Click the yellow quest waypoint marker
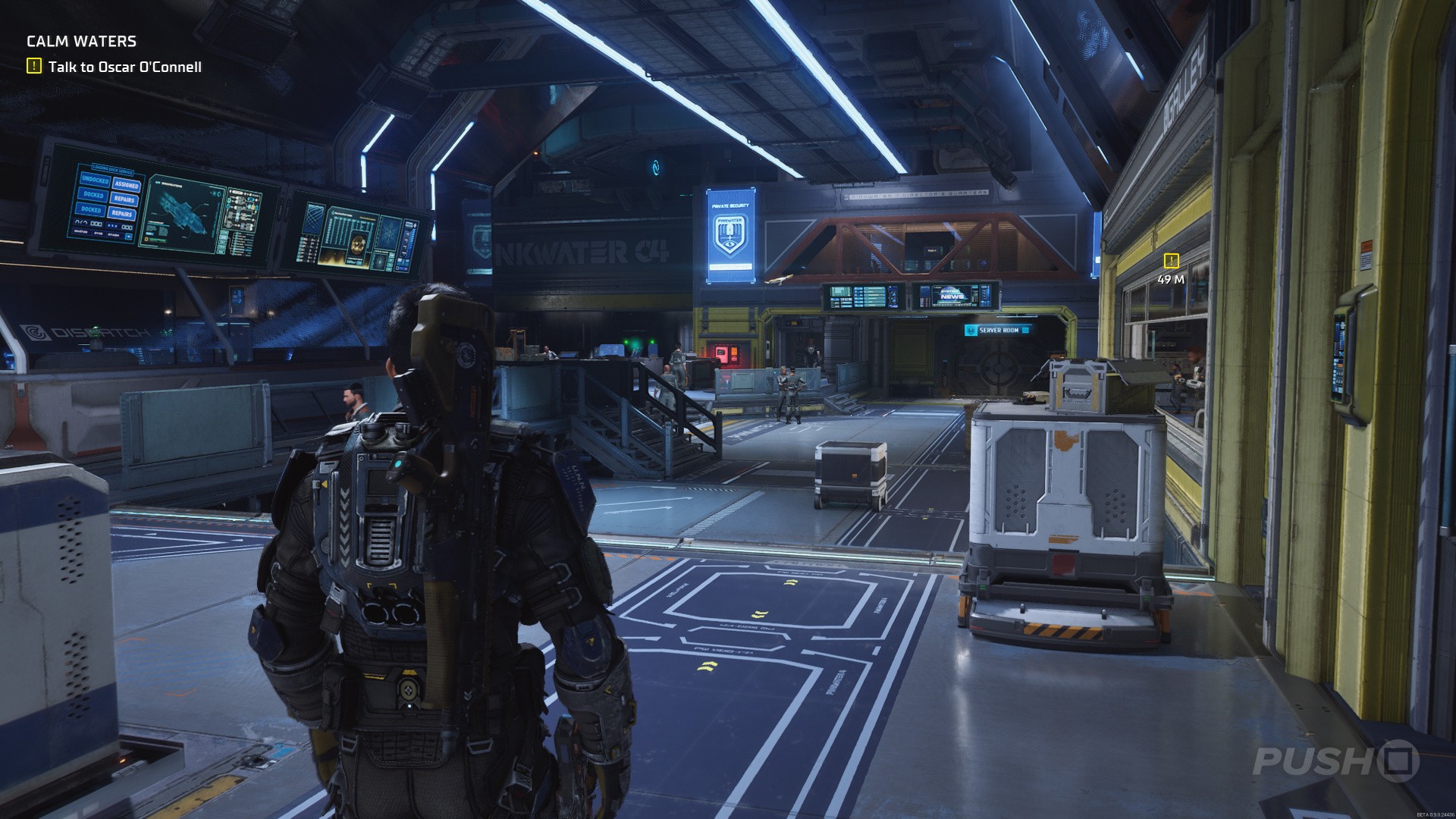The height and width of the screenshot is (819, 1456). click(1171, 261)
